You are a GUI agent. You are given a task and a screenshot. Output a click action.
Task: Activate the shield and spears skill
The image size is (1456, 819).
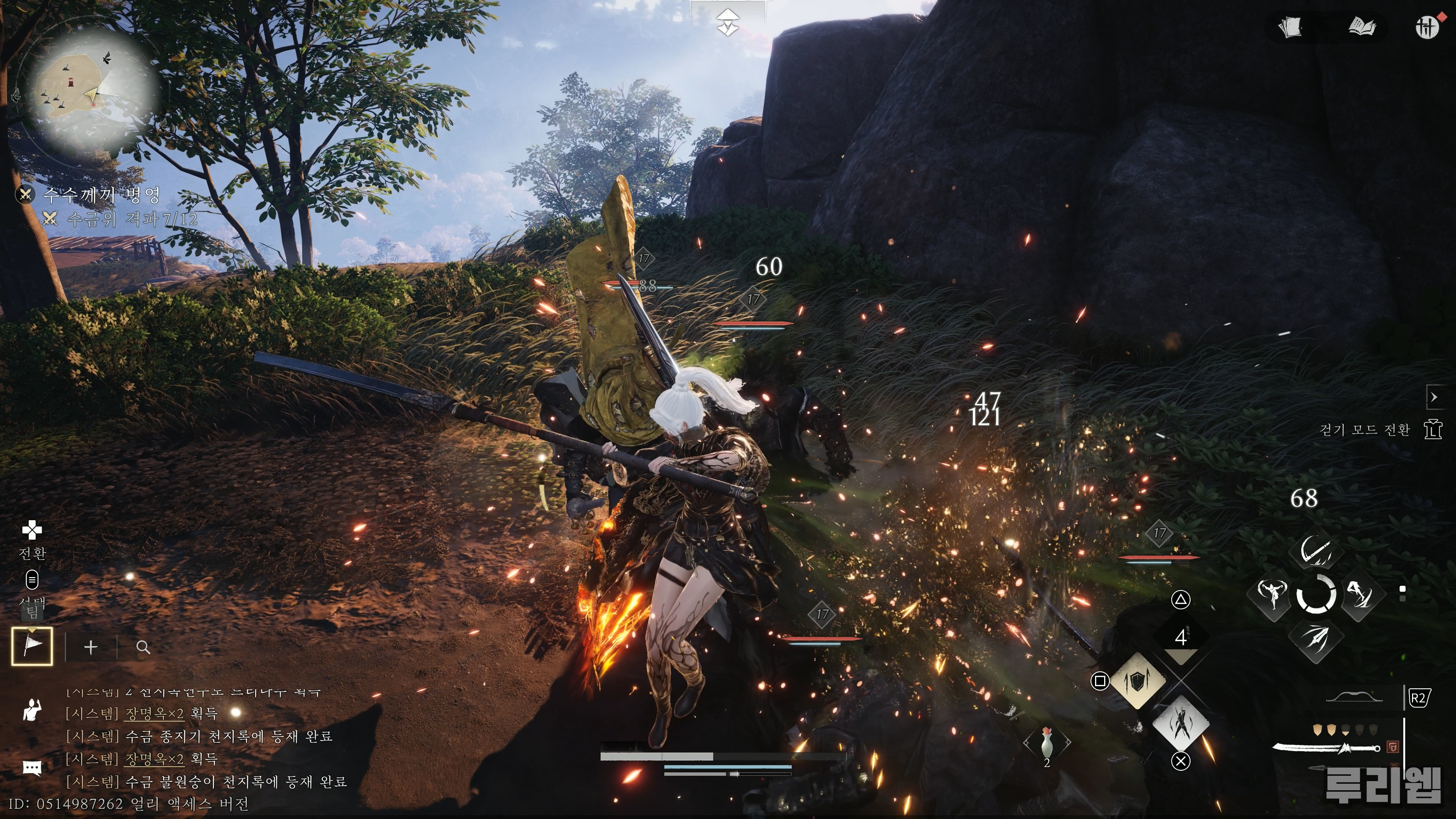pos(1137,682)
